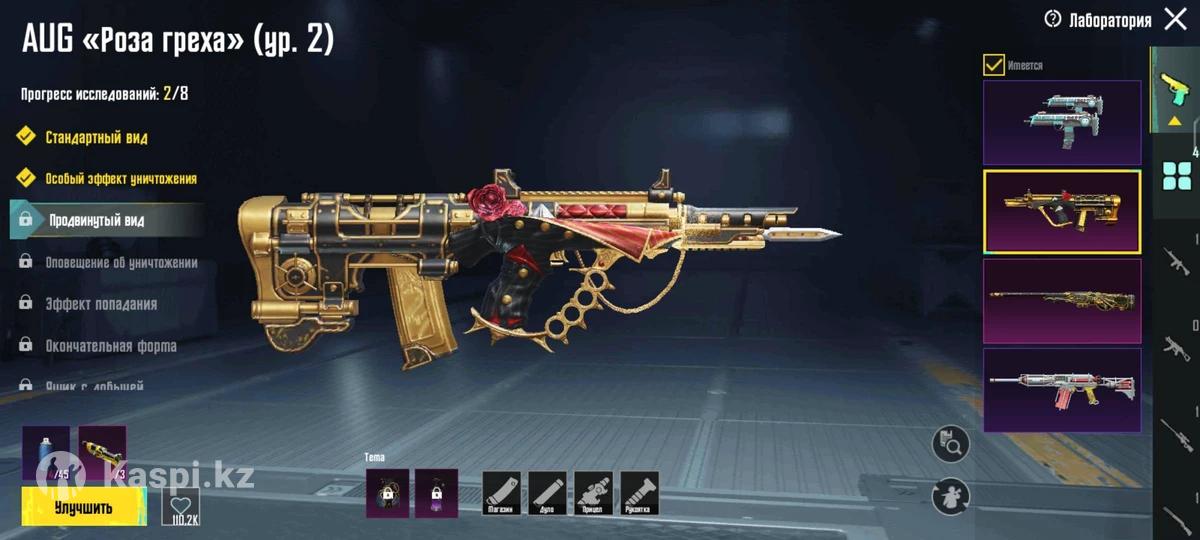Open Особый эффект уничтожения stage
Image resolution: width=1200 pixels, height=540 pixels.
120,179
